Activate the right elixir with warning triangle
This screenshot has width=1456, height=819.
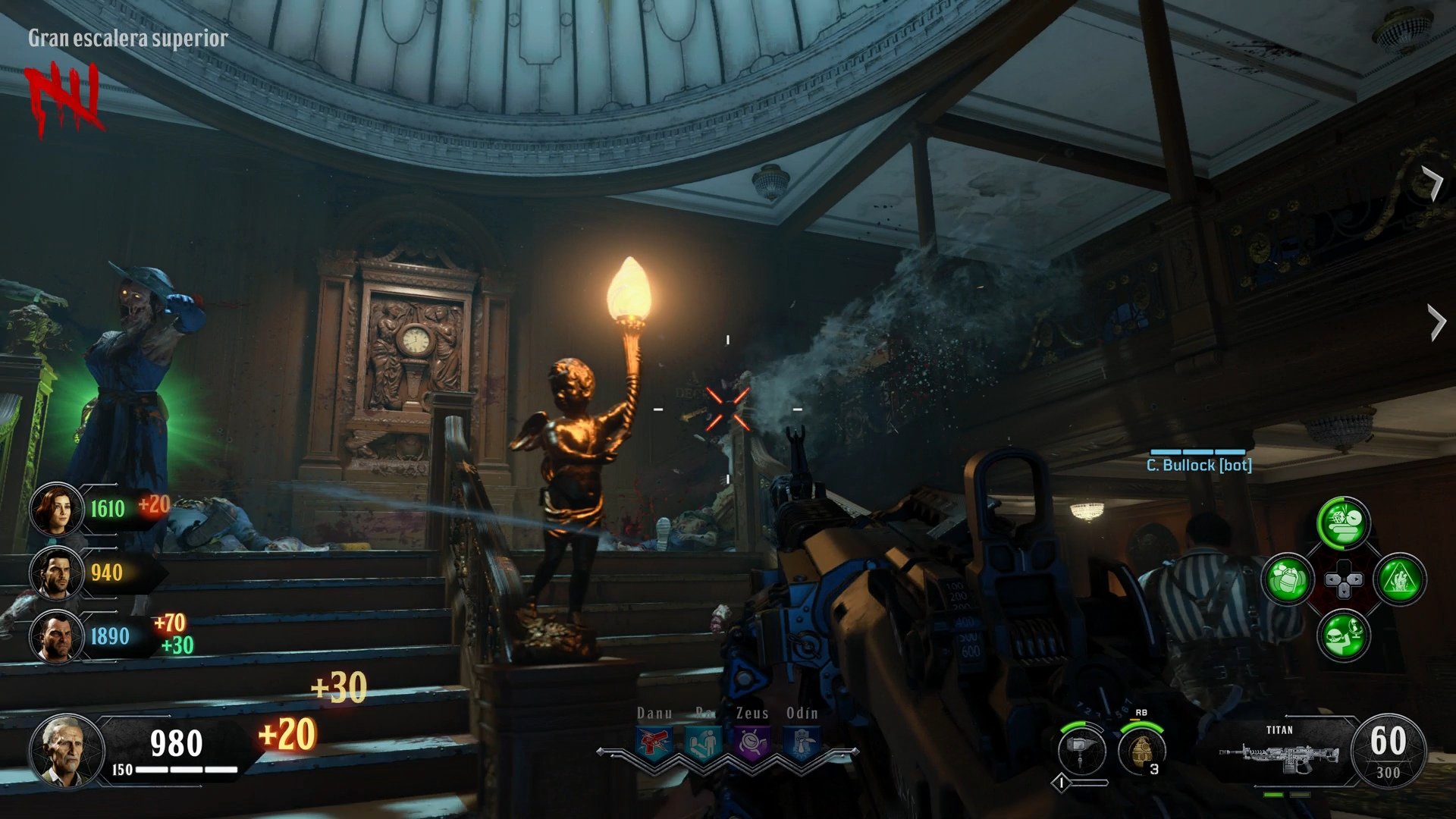coord(1400,580)
